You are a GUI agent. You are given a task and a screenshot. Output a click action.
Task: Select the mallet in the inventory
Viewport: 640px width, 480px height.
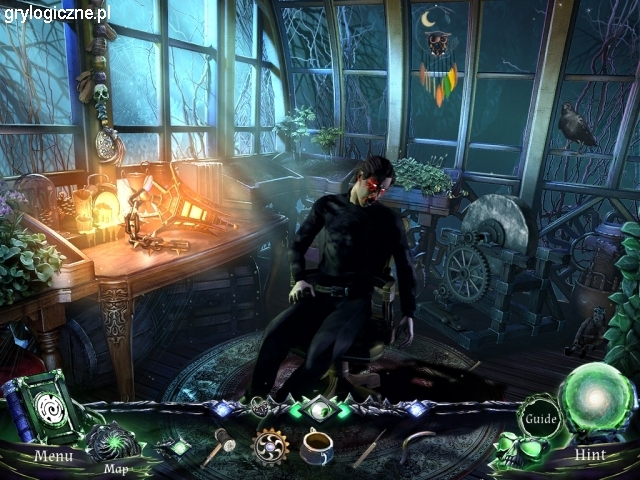218,446
